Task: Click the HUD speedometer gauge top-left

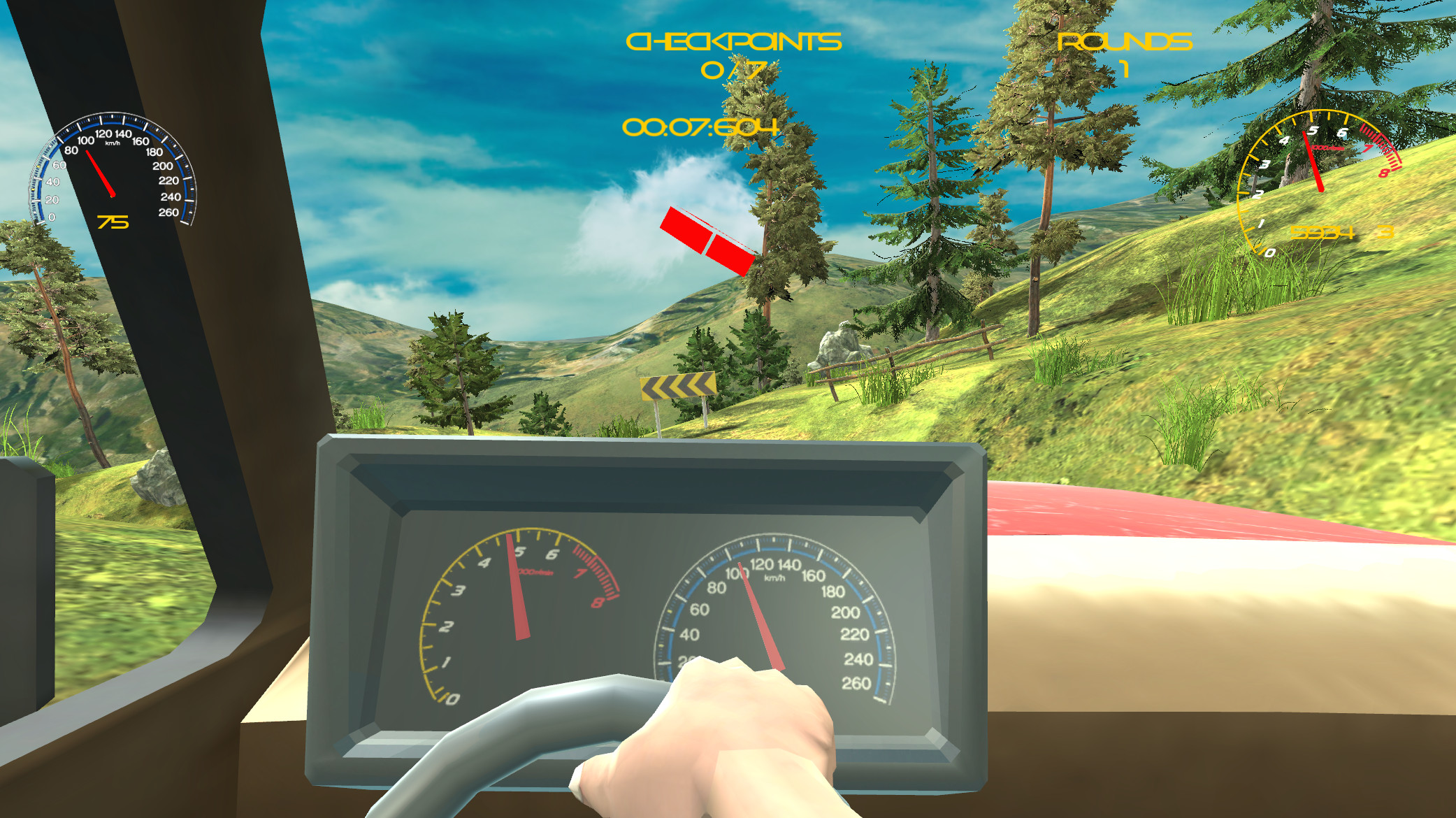Action: 112,168
